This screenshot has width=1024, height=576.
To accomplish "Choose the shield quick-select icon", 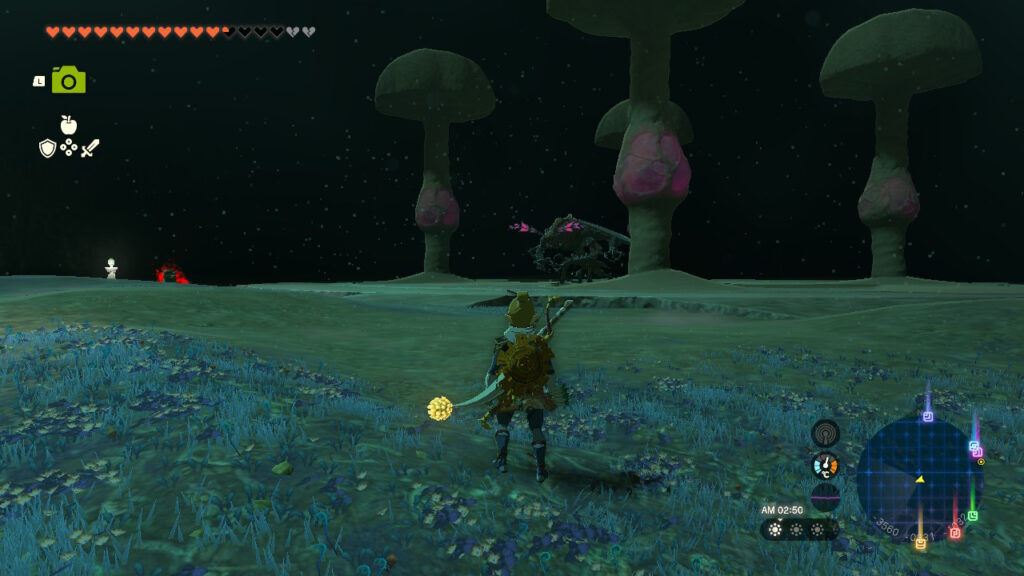I will (x=46, y=148).
